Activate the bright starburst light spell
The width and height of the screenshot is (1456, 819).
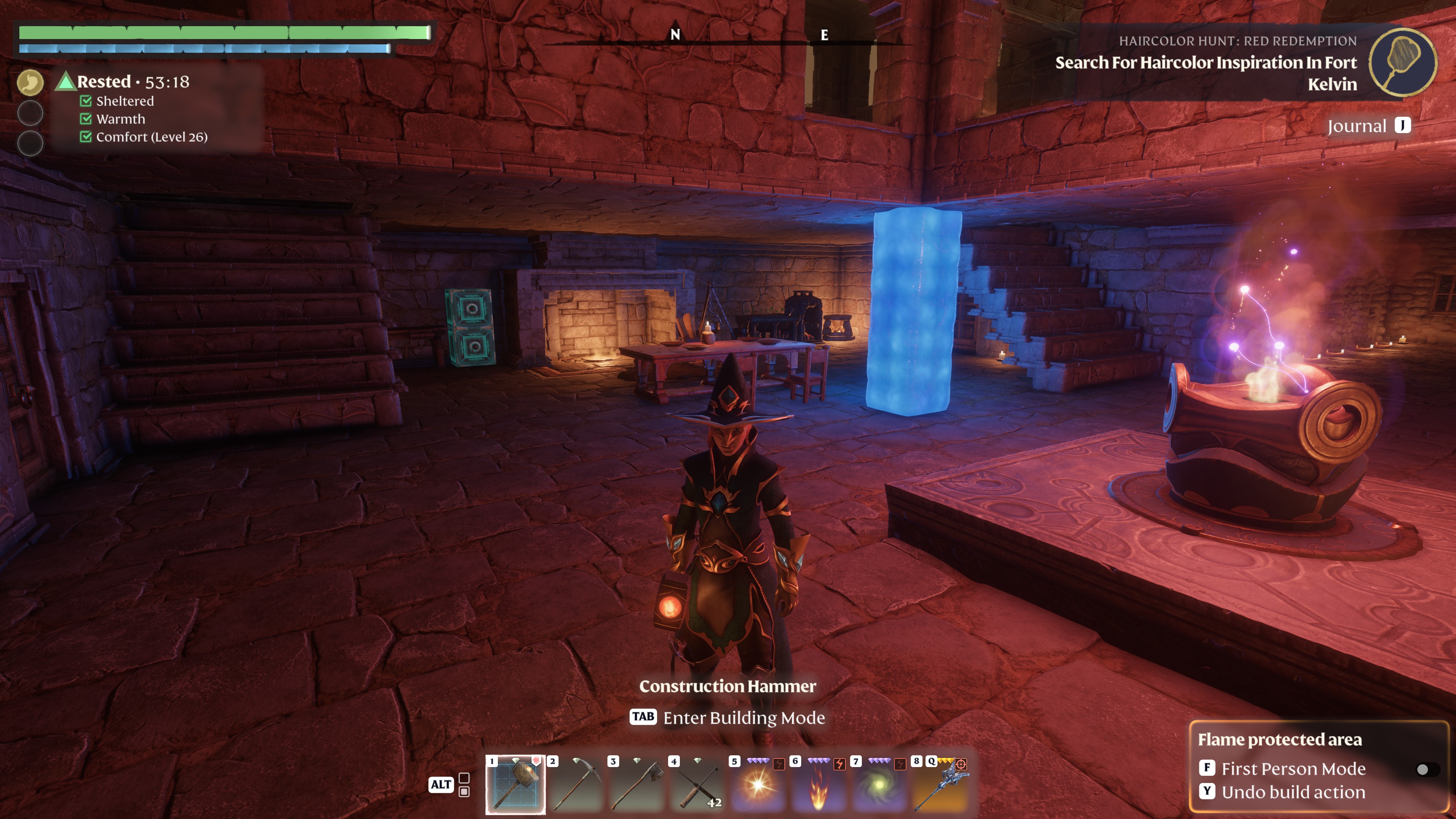tap(758, 784)
